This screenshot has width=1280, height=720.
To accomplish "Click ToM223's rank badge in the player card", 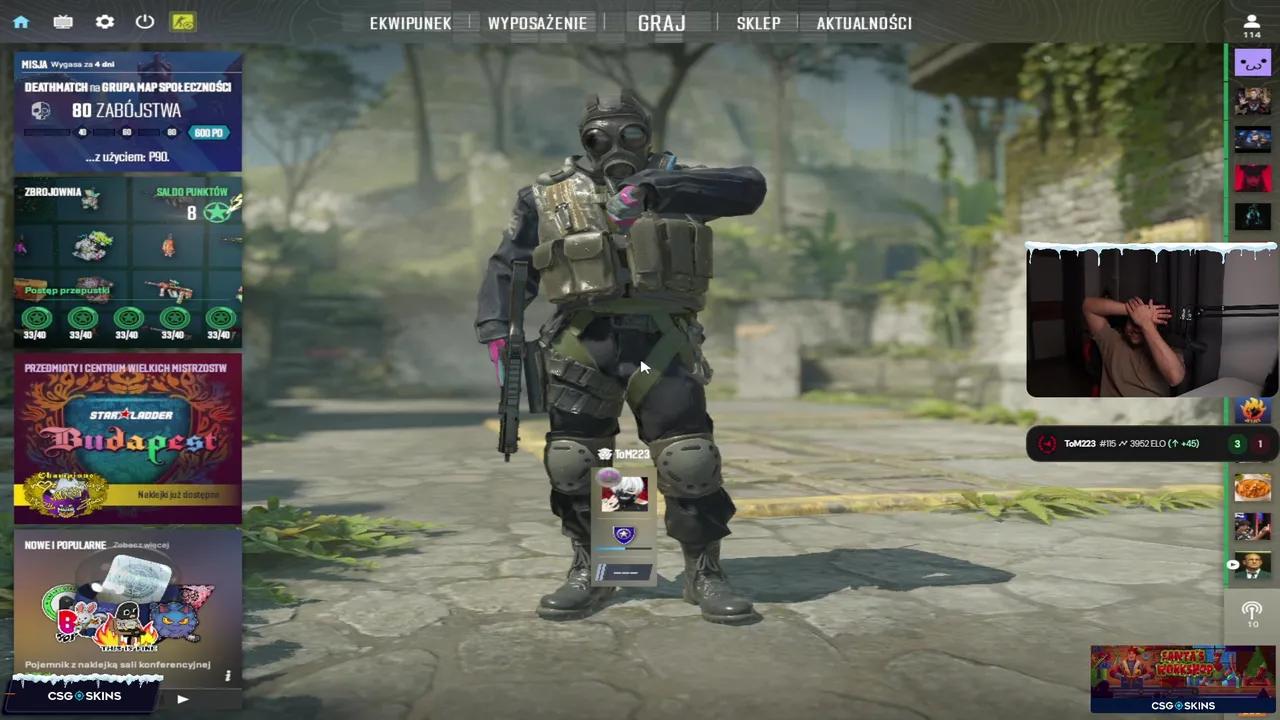I will [623, 535].
